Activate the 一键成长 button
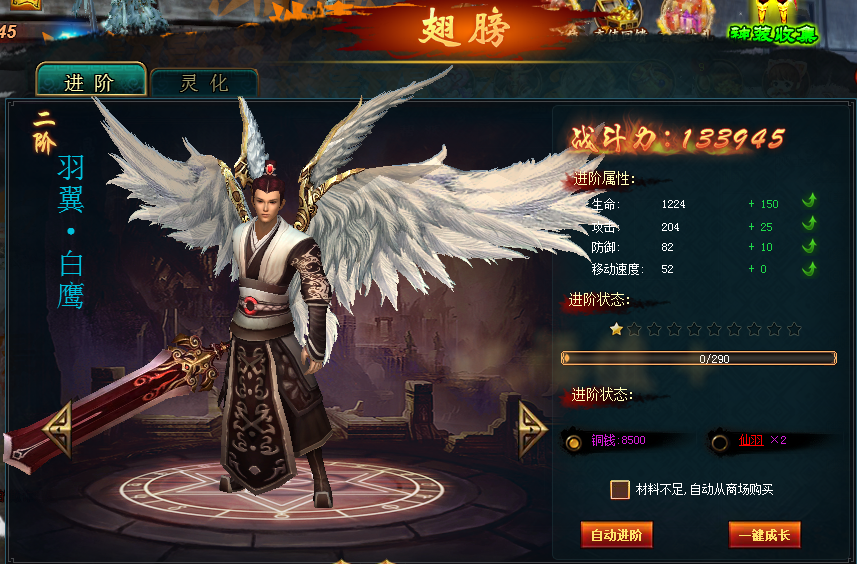 [764, 535]
